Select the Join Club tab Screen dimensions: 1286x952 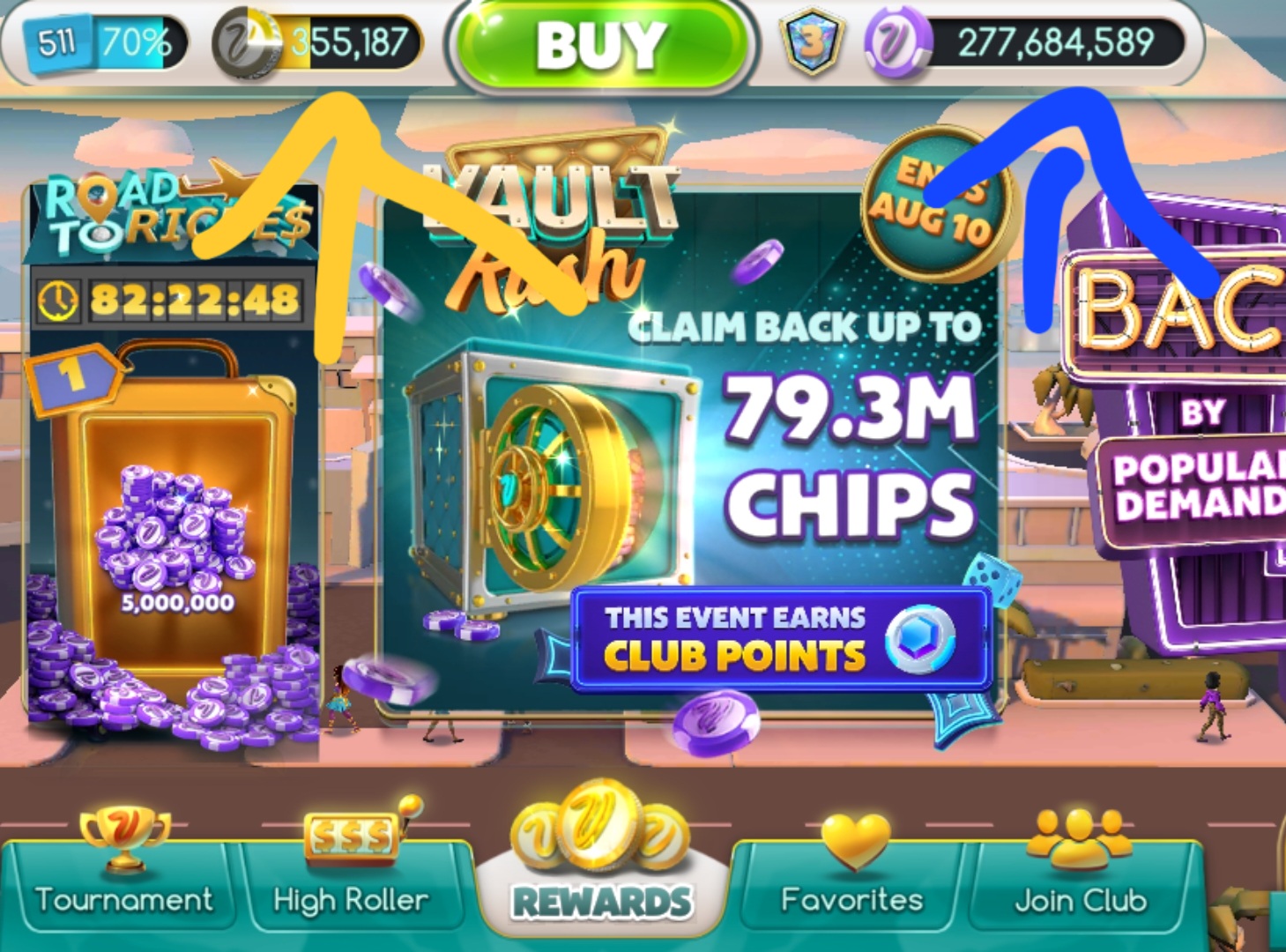[1081, 886]
